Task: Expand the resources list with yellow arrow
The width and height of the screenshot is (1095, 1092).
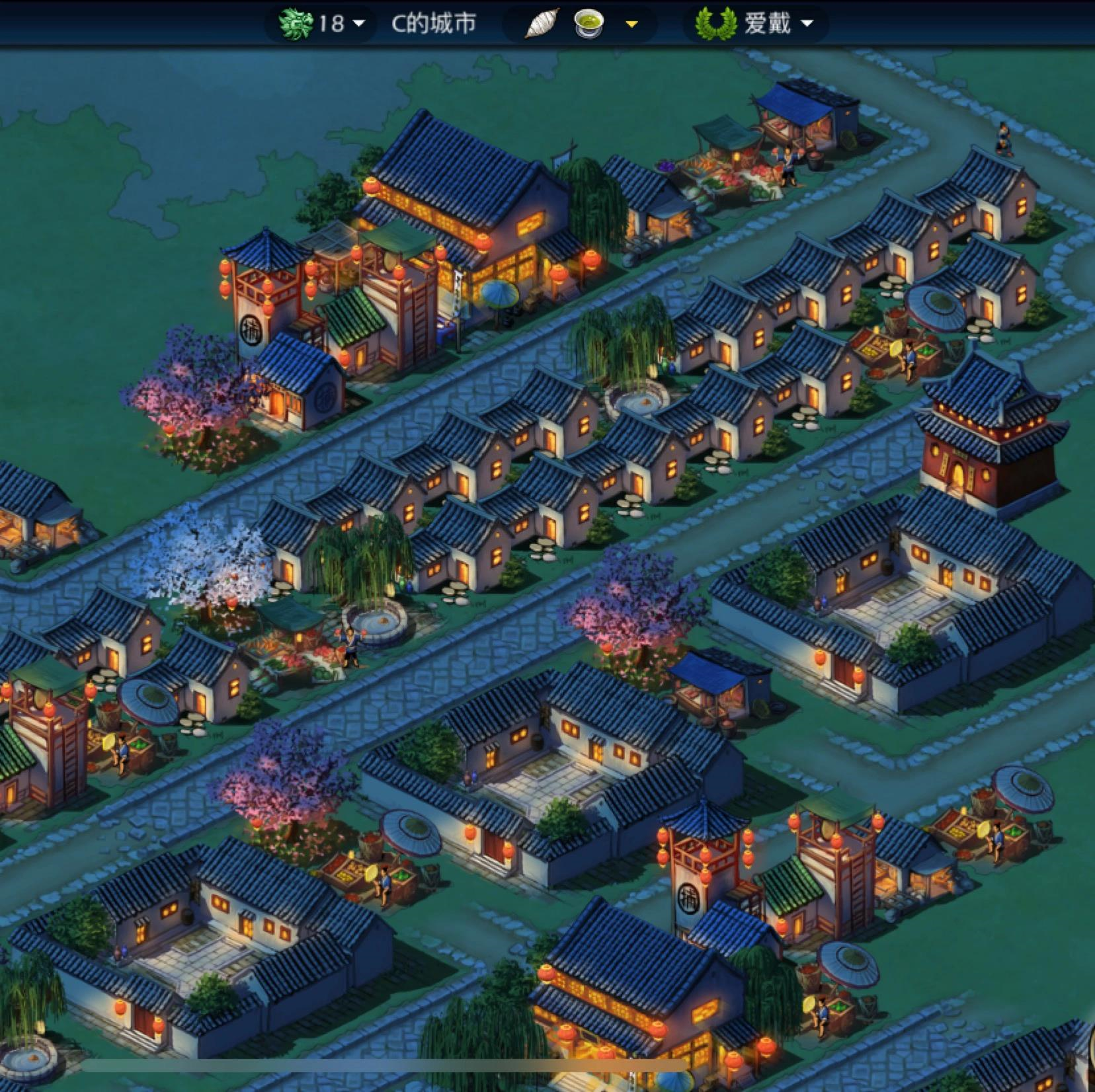Action: [x=631, y=24]
